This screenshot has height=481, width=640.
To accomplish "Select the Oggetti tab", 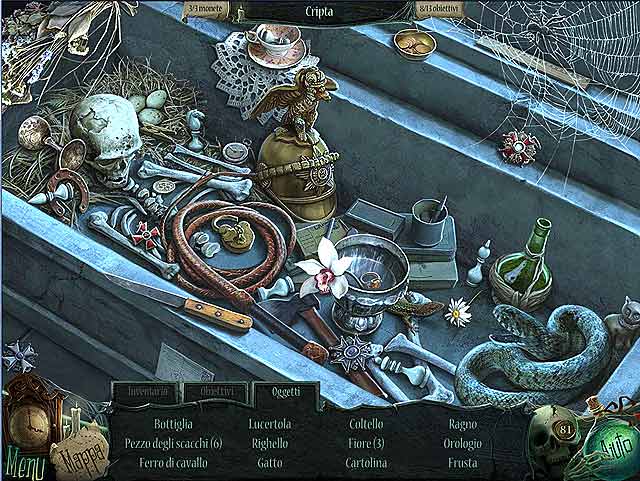I will click(284, 393).
